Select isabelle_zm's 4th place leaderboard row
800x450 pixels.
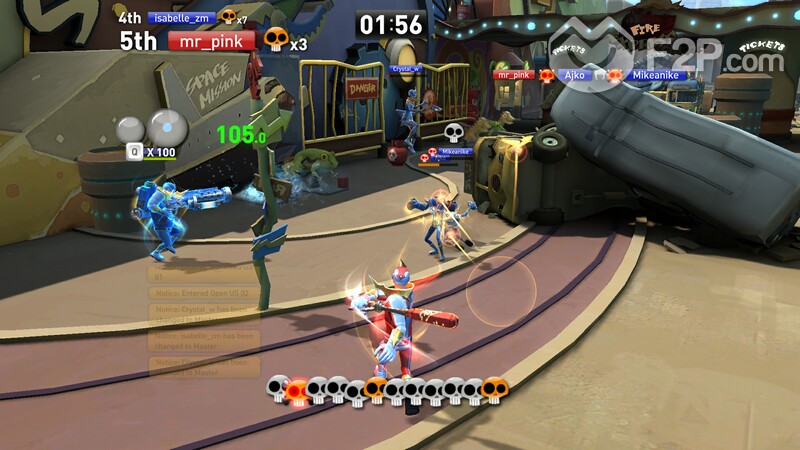182,17
